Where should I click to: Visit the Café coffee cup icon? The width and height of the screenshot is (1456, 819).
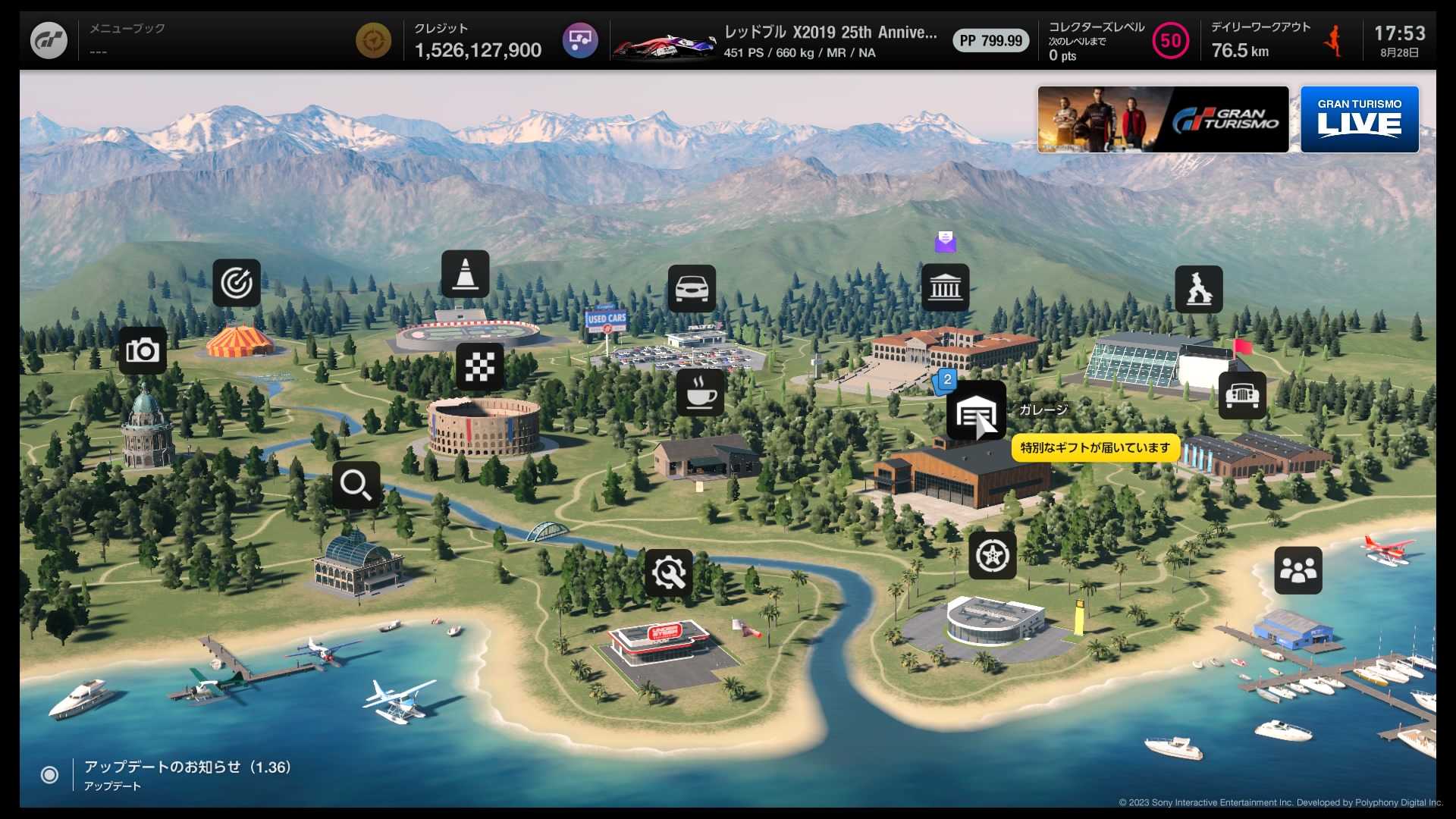(700, 392)
